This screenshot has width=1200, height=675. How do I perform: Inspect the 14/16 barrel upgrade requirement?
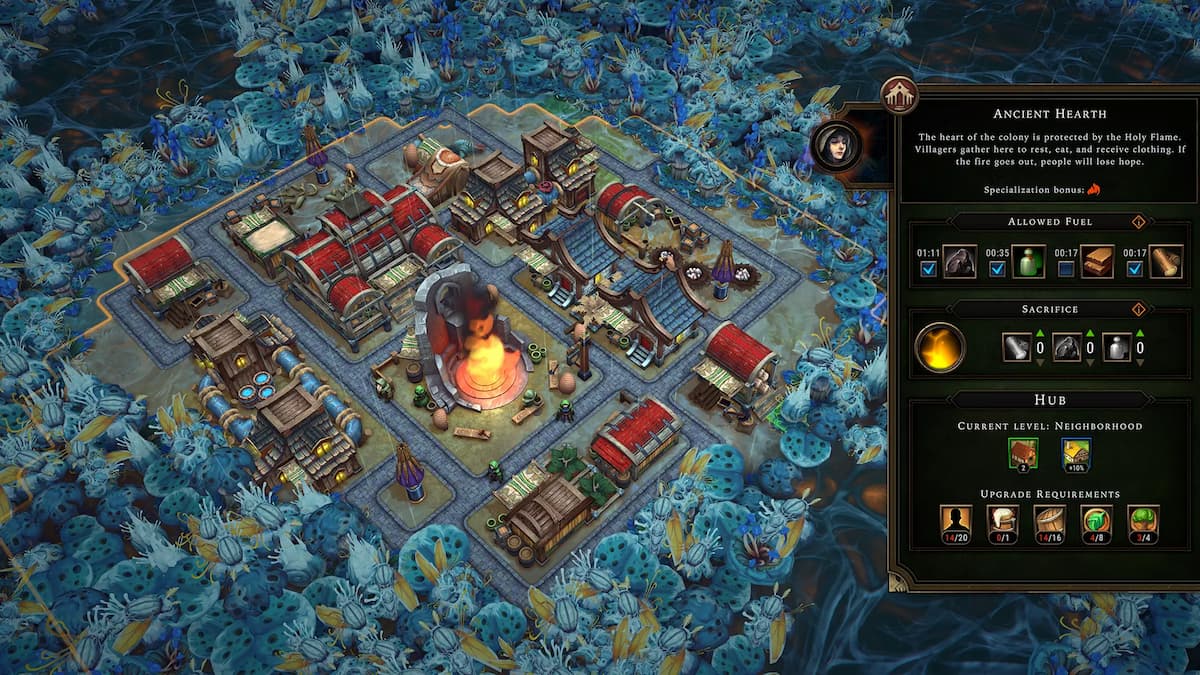1049,524
